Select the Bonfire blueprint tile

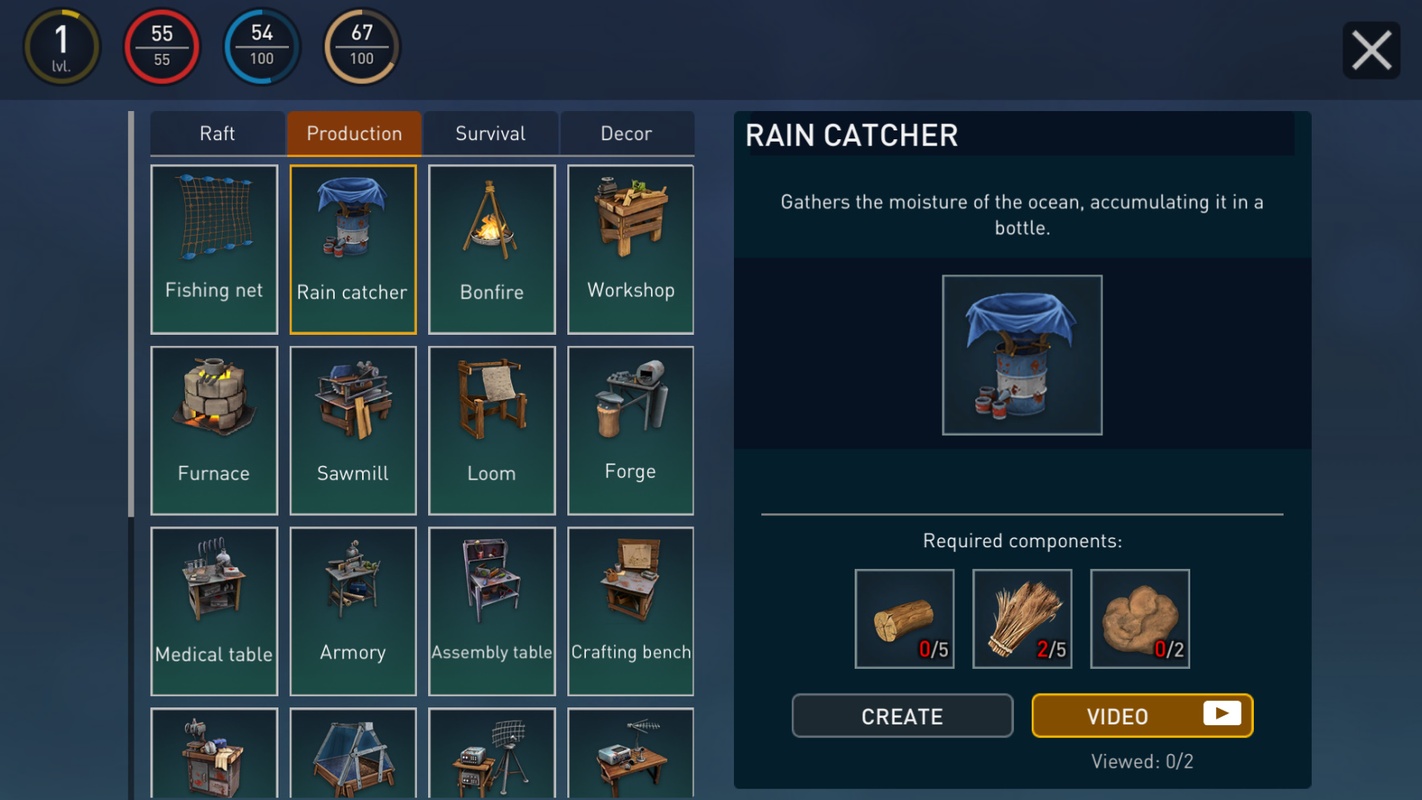tap(491, 249)
